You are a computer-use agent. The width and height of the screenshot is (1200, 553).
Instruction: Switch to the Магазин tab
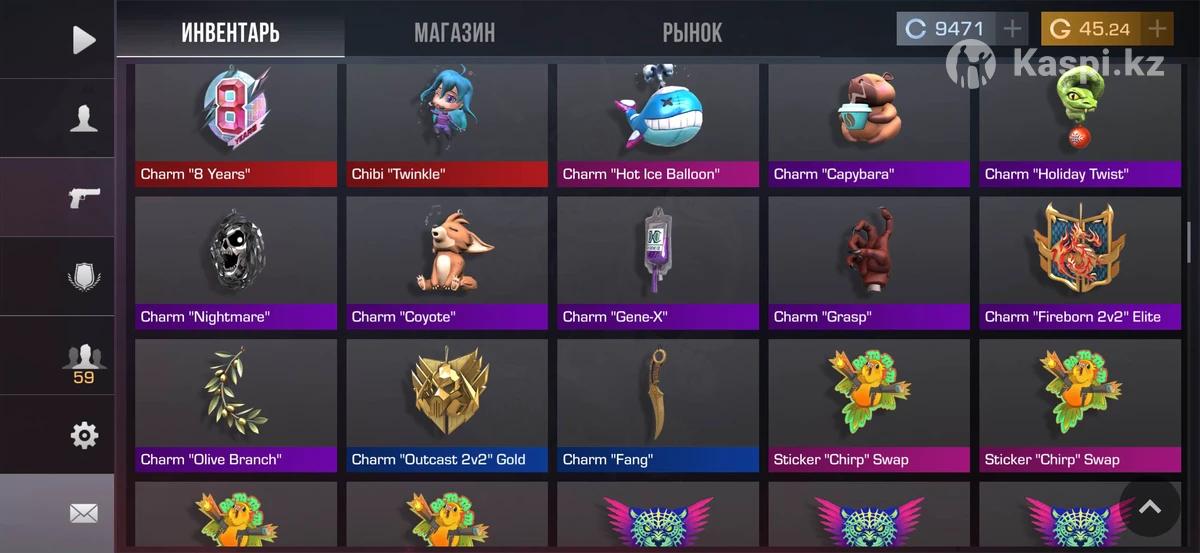pos(454,32)
